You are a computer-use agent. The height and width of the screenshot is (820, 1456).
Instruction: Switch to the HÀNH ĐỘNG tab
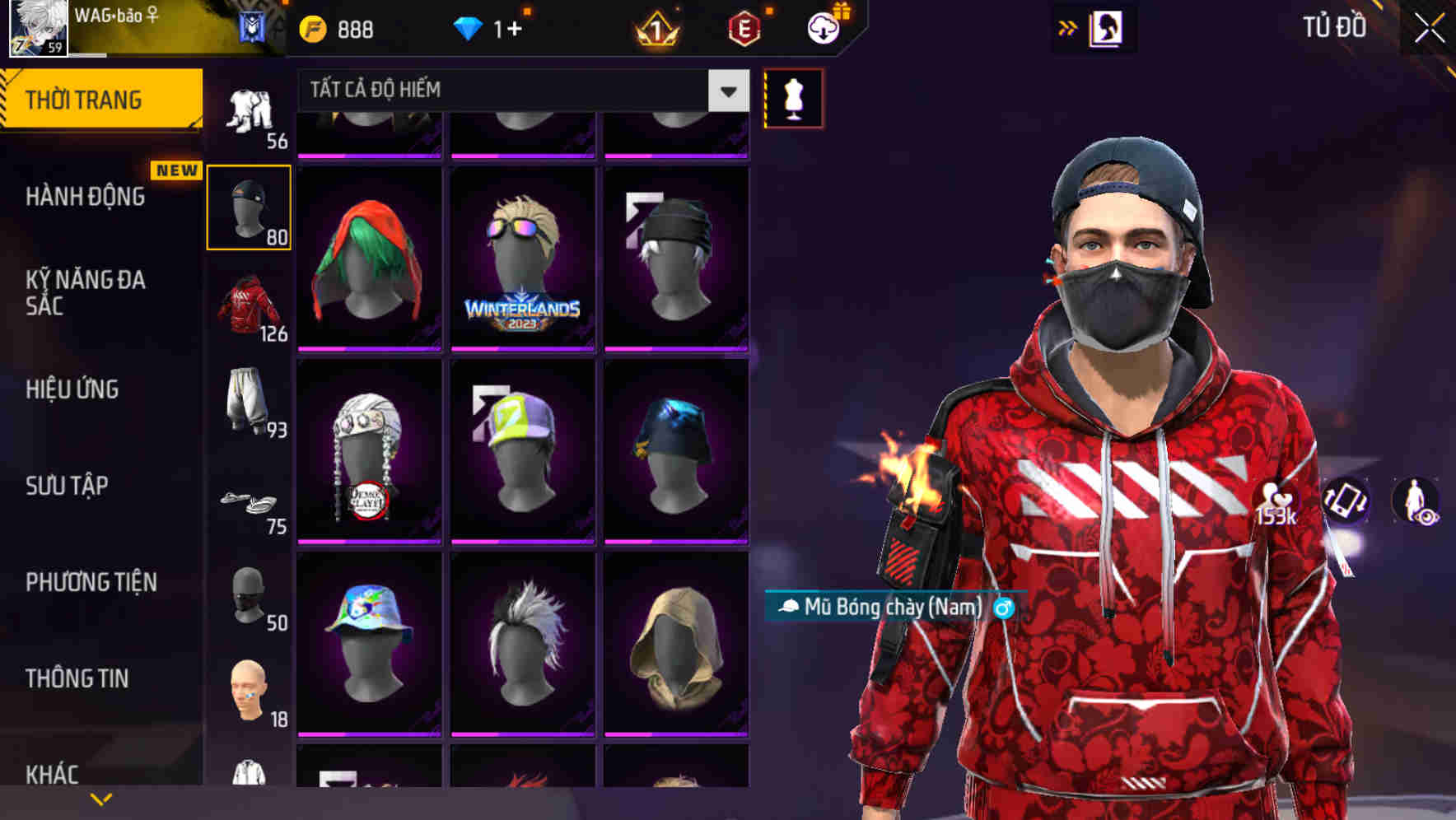(x=86, y=198)
